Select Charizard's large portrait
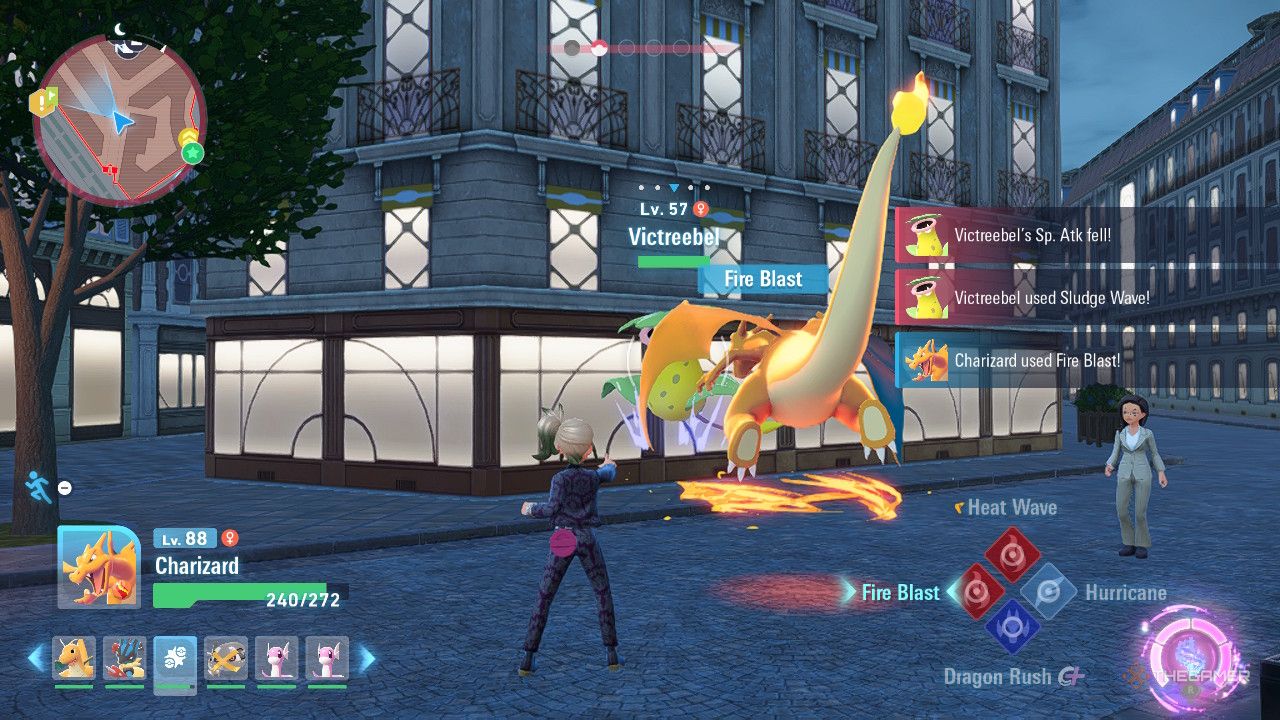The width and height of the screenshot is (1280, 720). click(98, 566)
